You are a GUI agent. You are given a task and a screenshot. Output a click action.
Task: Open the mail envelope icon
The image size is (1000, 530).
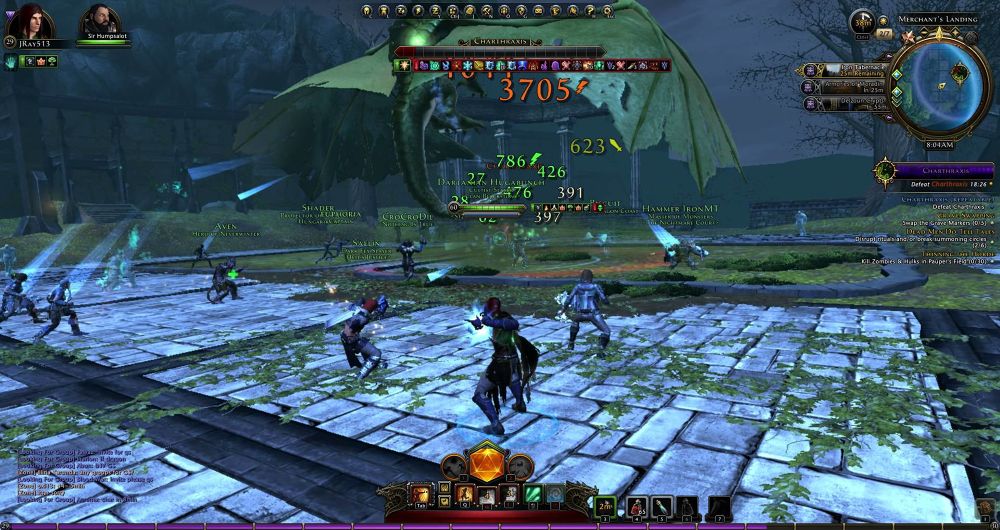[x=540, y=12]
